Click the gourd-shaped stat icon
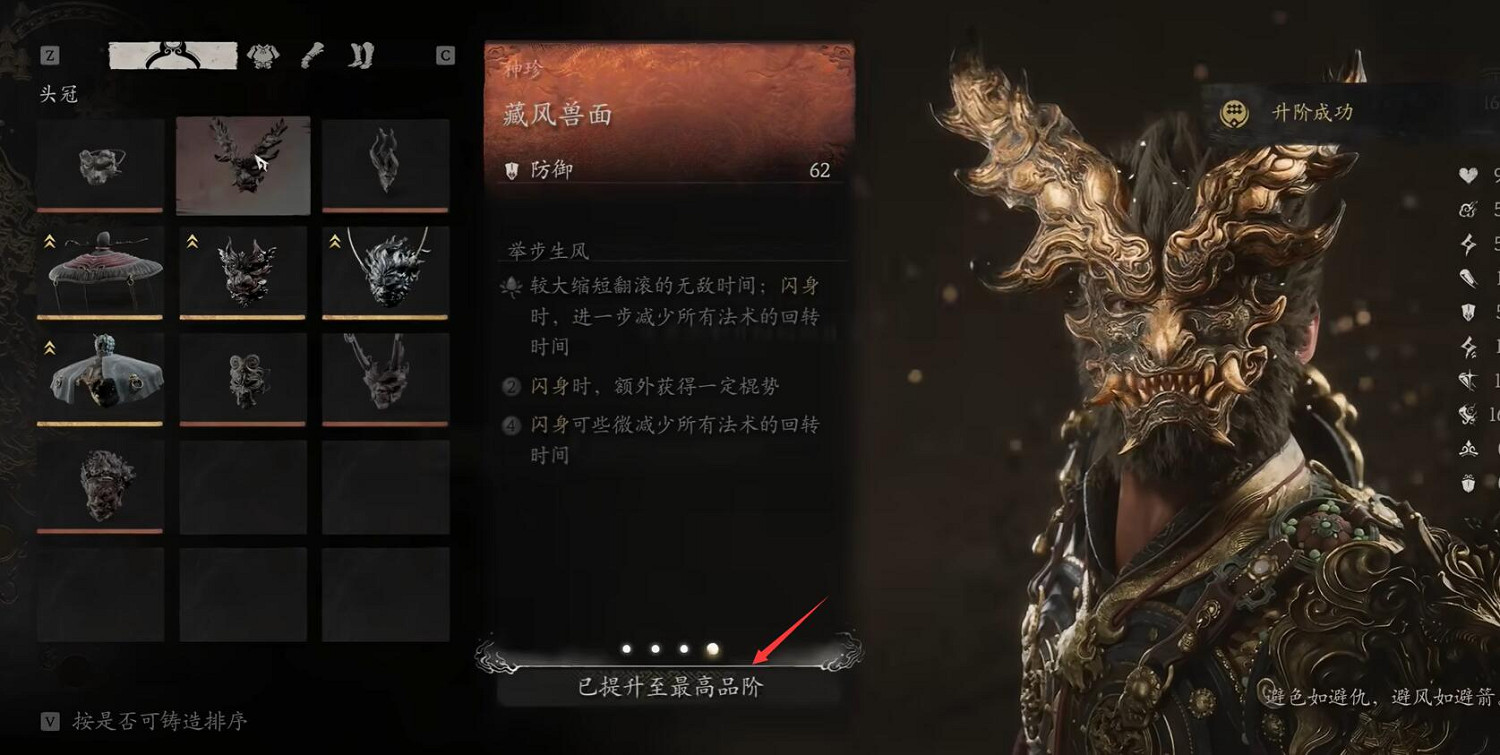Viewport: 1500px width, 755px height. [1466, 276]
